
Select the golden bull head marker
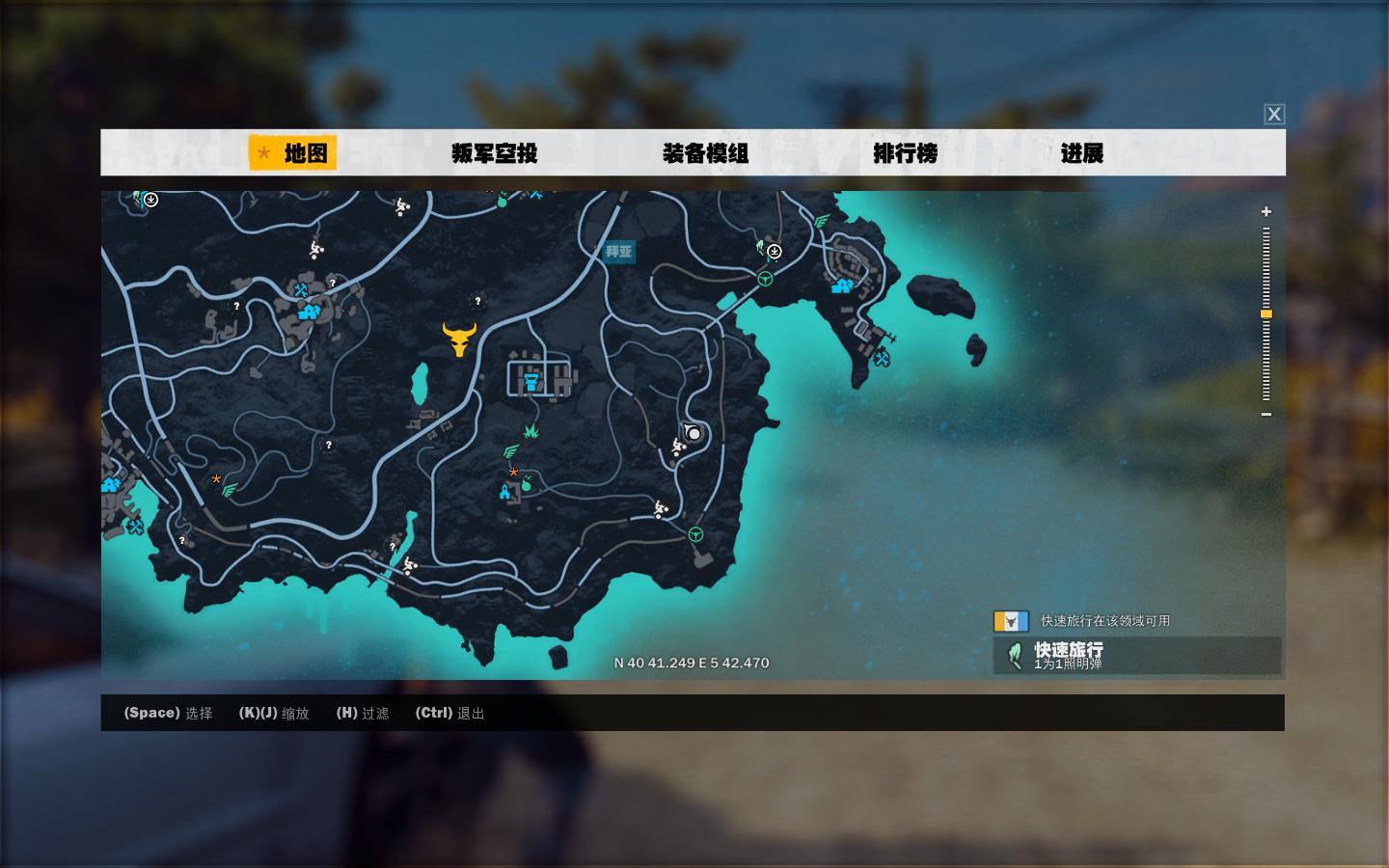click(459, 339)
